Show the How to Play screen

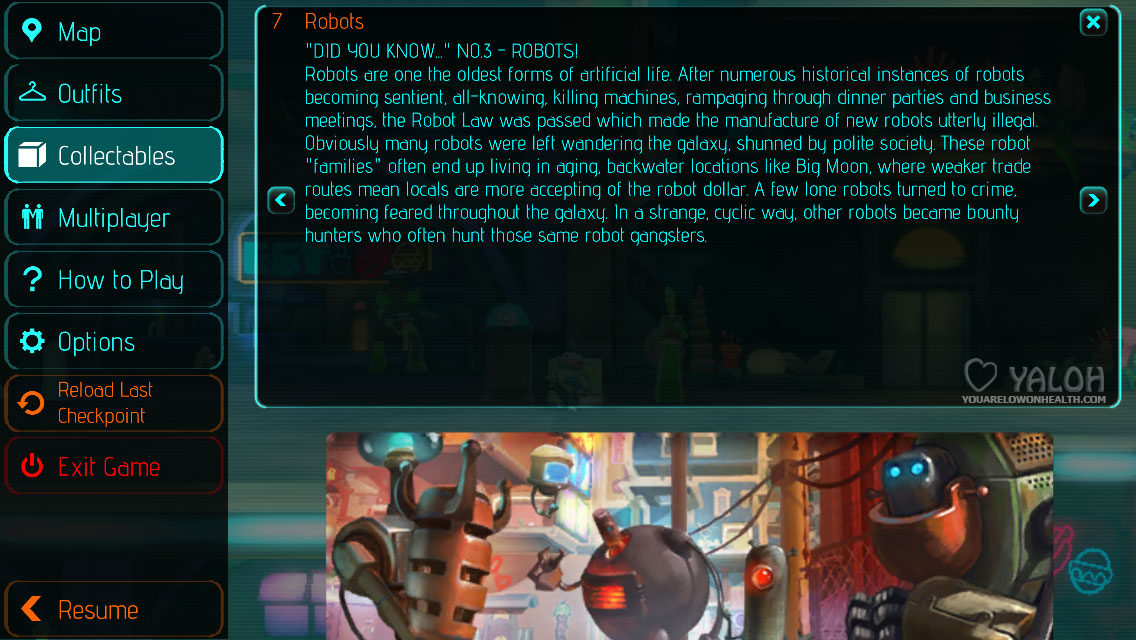point(113,280)
